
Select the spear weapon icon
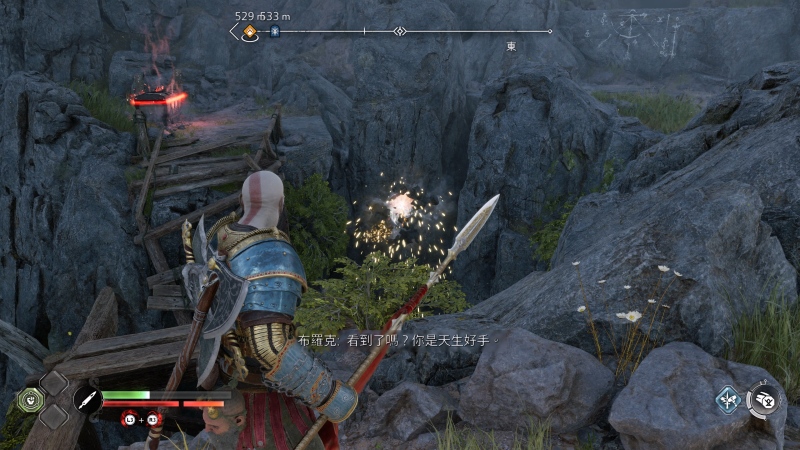click(x=87, y=400)
